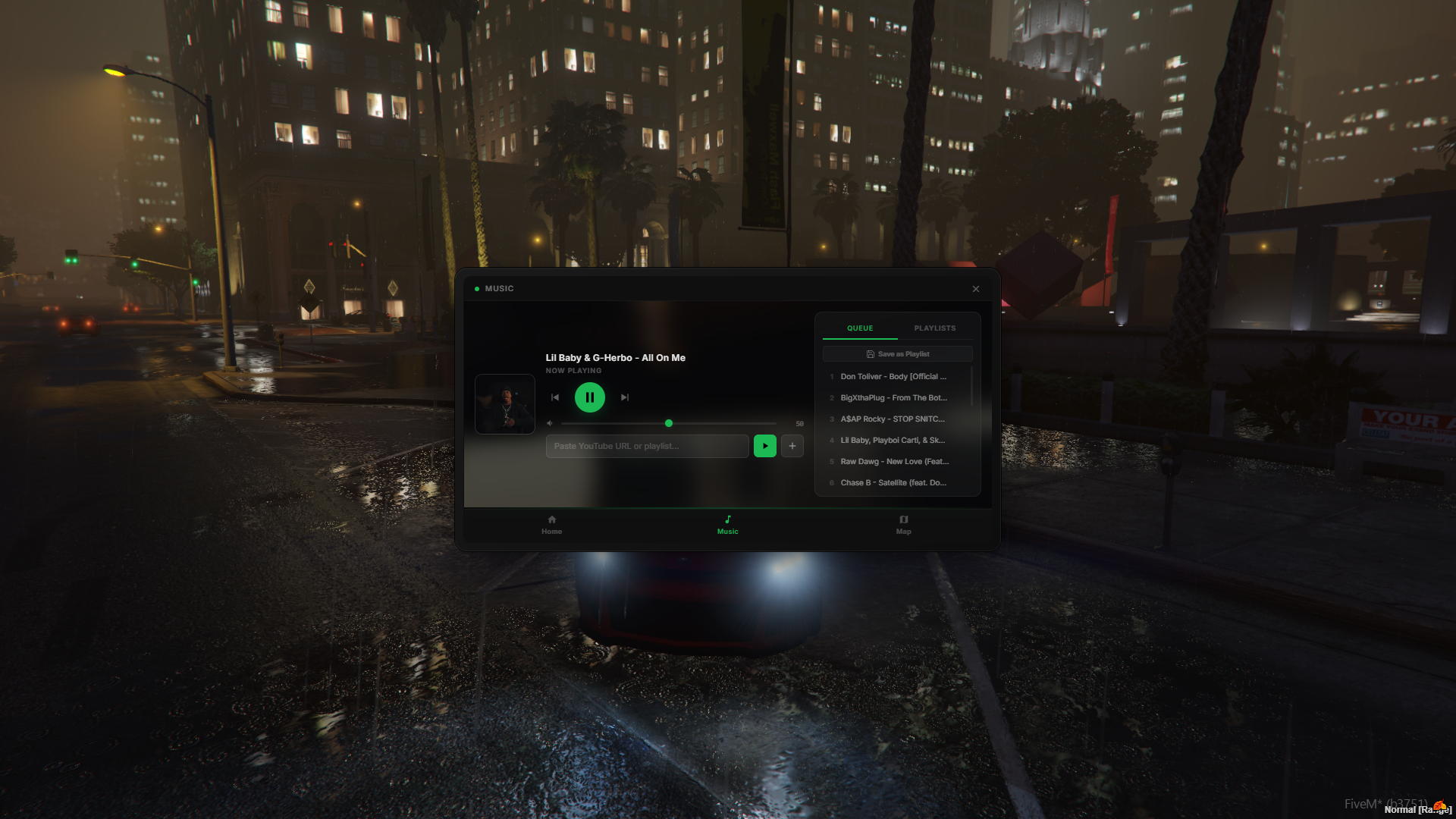Add URL to queue with plus button
Image resolution: width=1456 pixels, height=819 pixels.
click(792, 446)
